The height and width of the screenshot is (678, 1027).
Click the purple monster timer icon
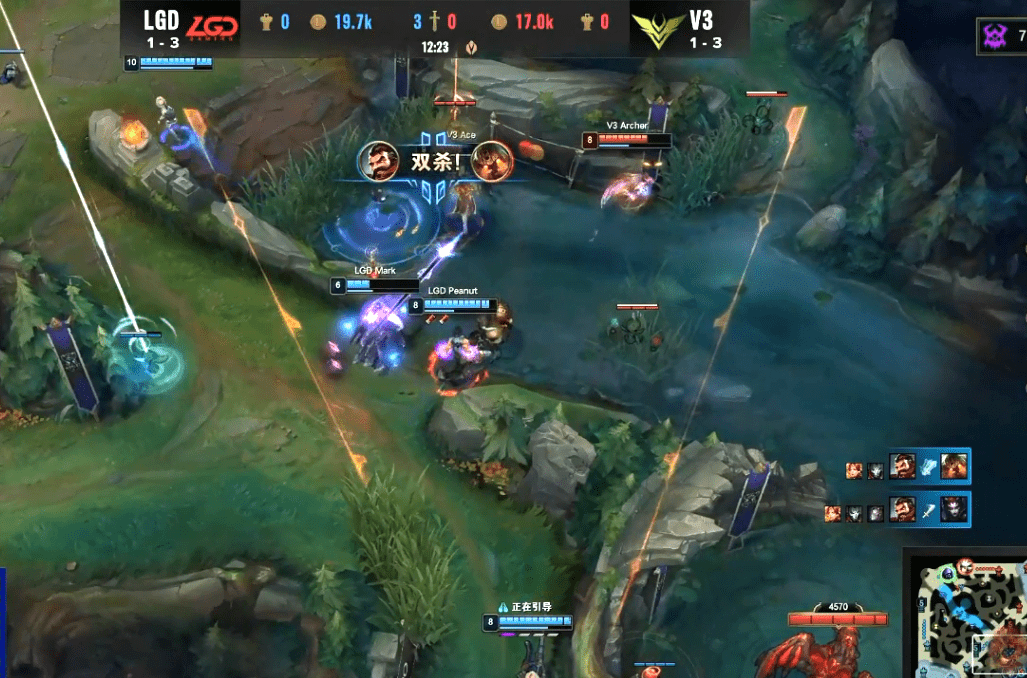pyautogui.click(x=996, y=35)
